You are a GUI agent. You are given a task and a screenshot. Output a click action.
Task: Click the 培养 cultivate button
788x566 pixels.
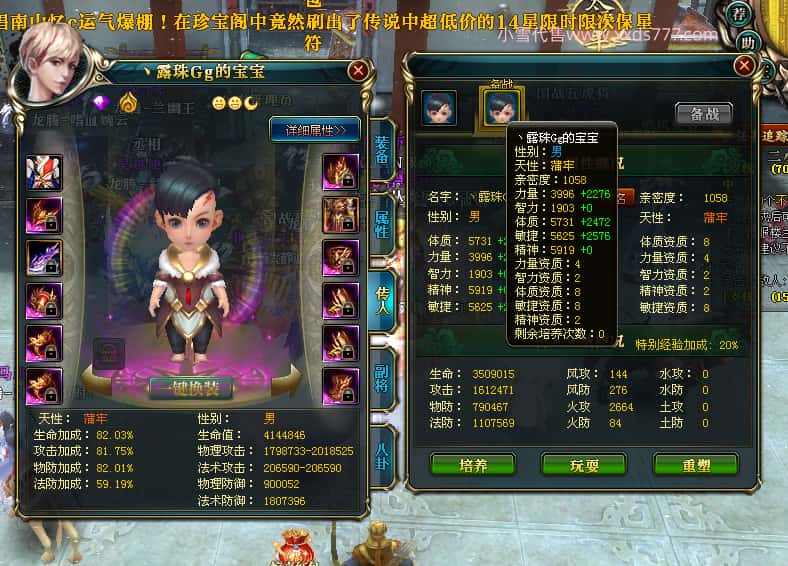tap(472, 466)
